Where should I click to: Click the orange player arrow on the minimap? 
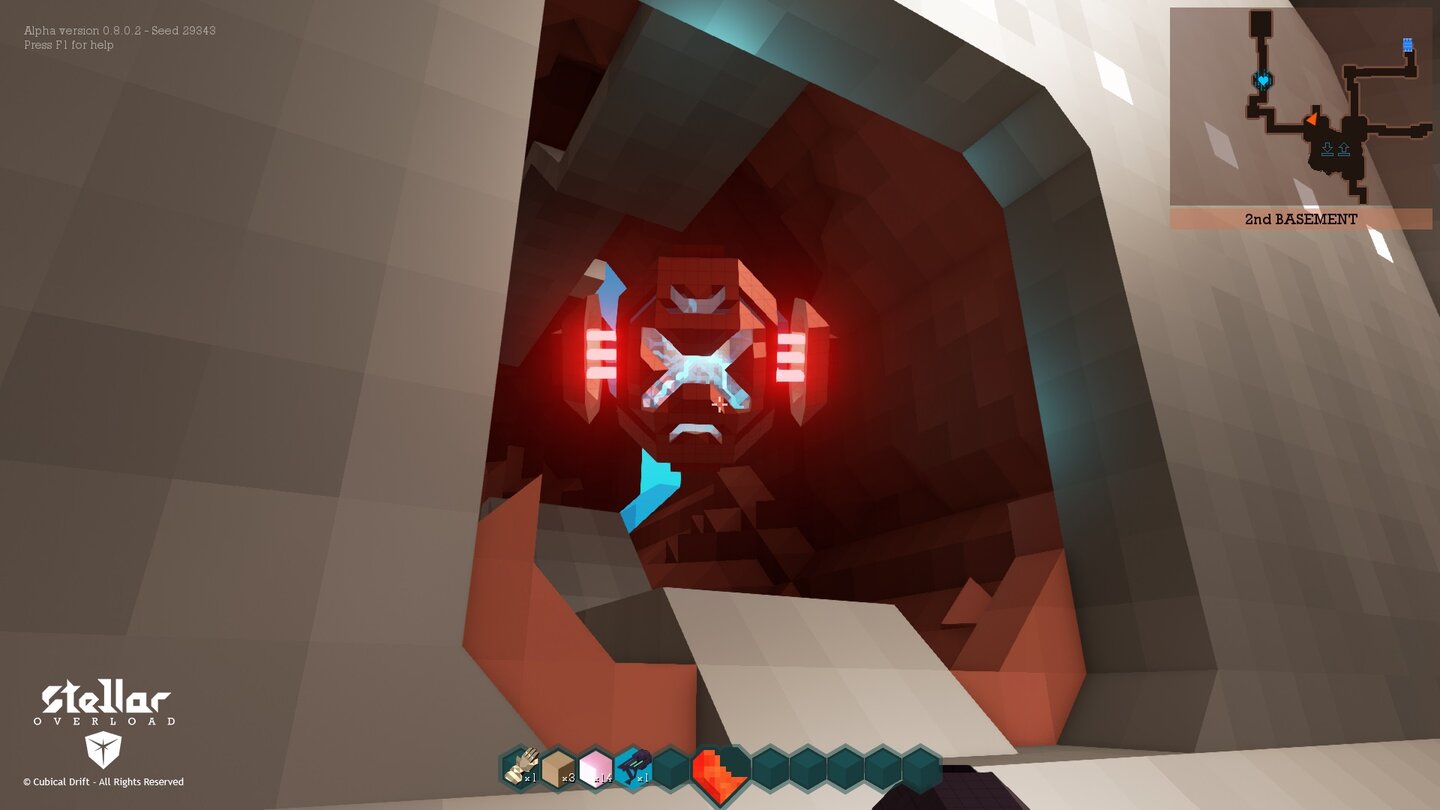click(x=1313, y=120)
